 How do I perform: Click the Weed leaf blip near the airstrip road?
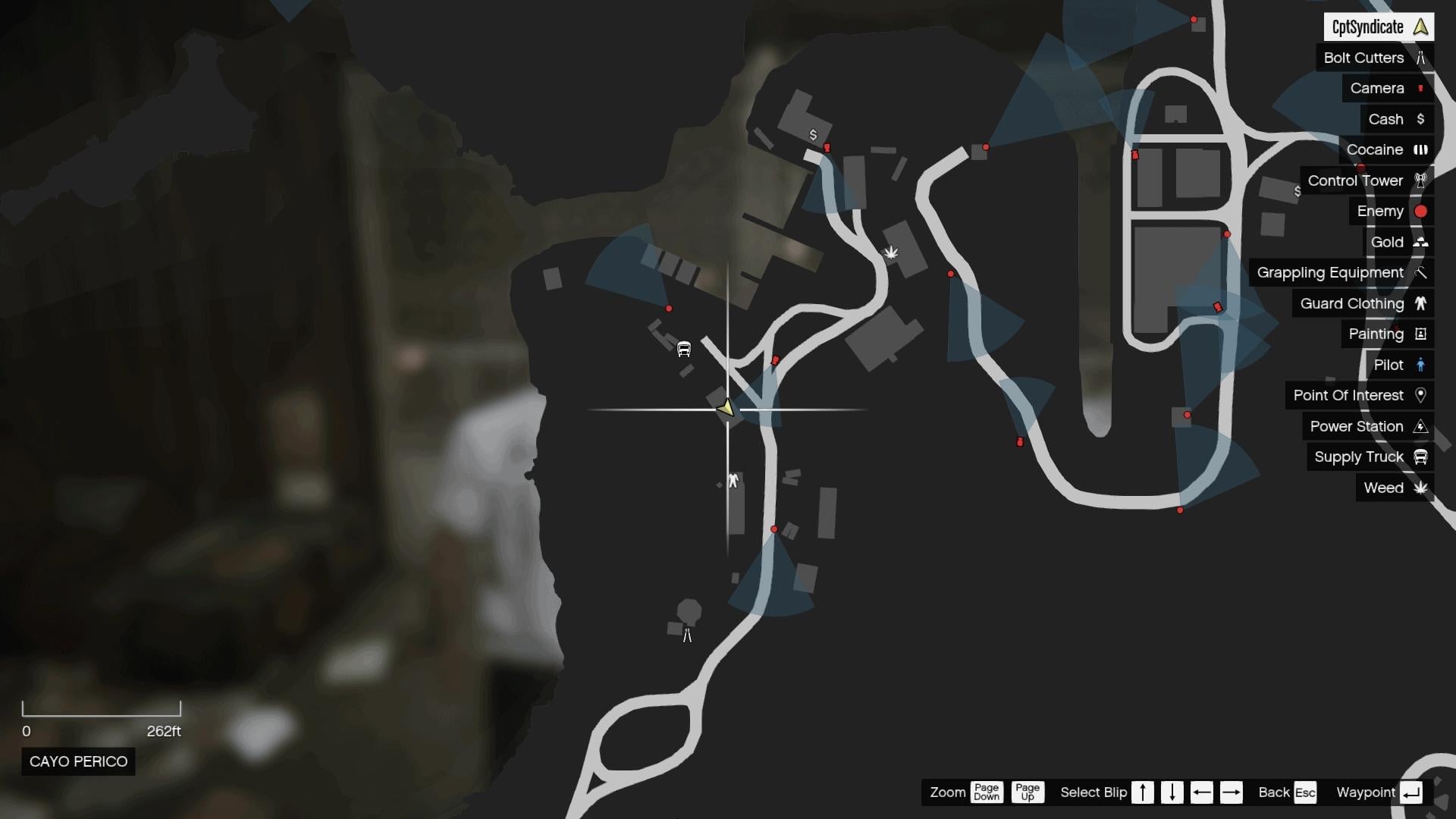click(892, 253)
